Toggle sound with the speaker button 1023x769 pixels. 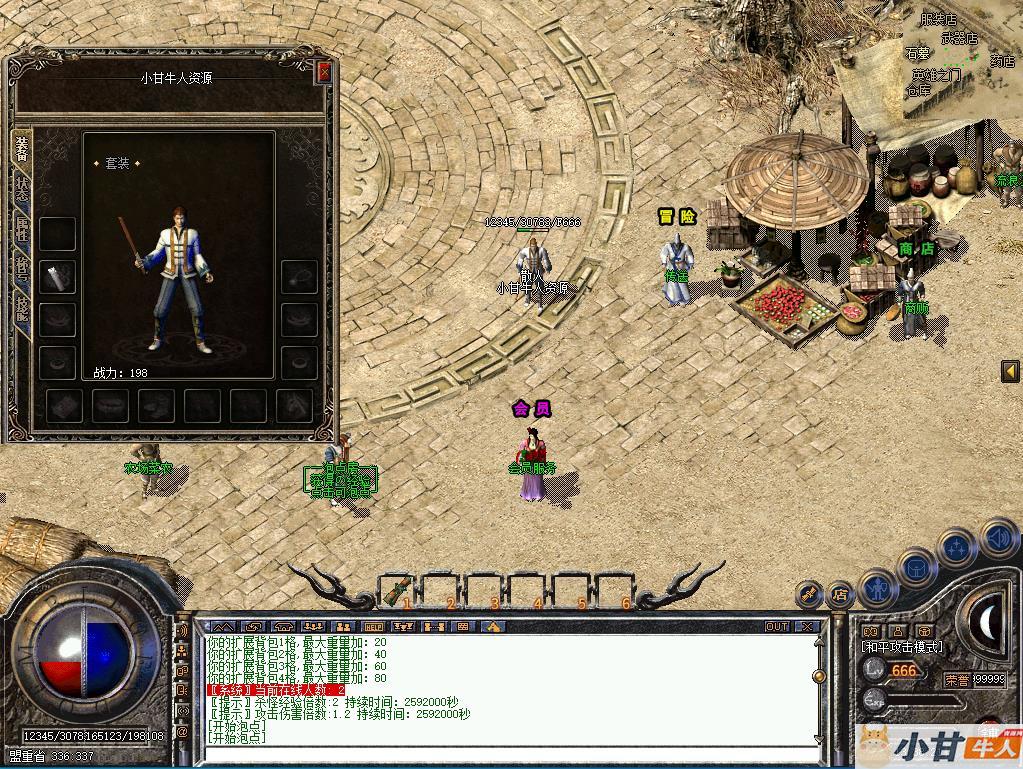coord(997,538)
